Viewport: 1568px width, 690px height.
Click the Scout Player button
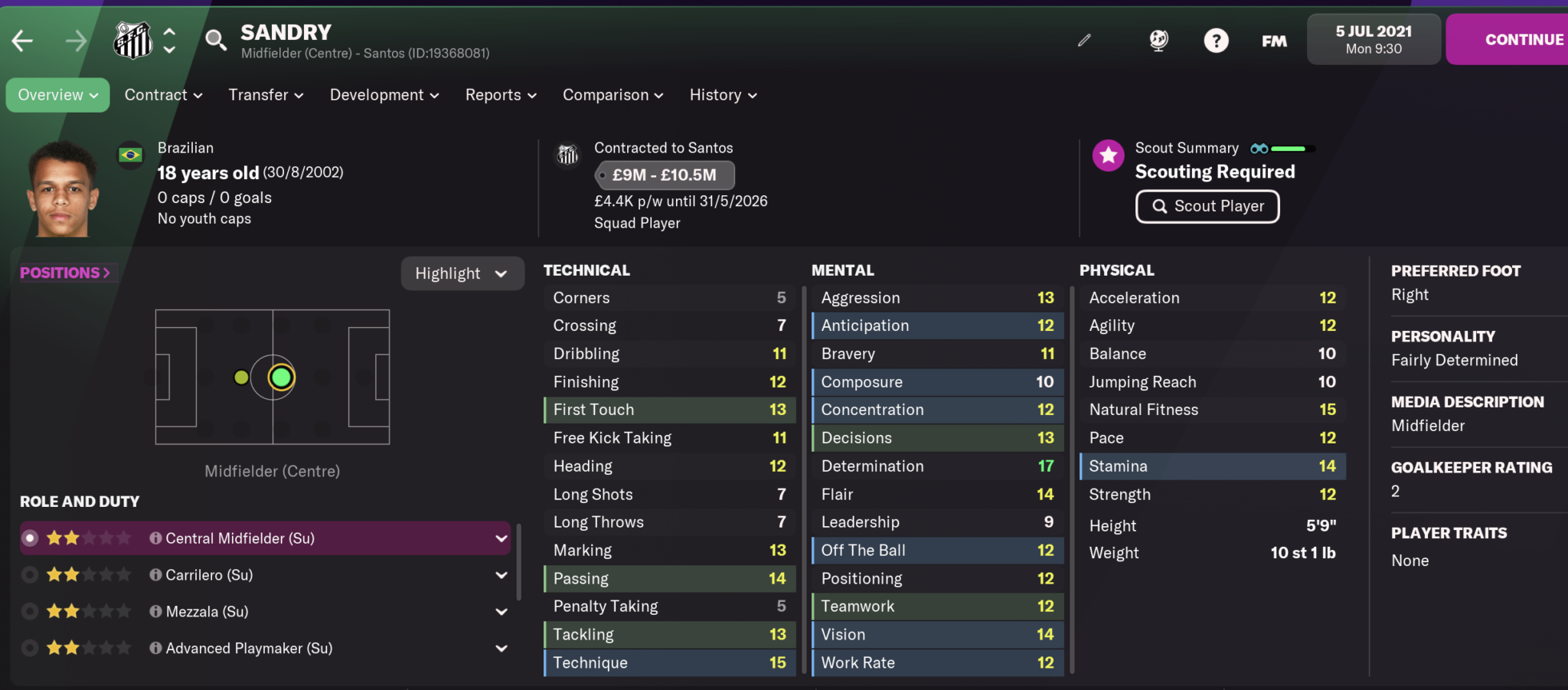tap(1207, 206)
